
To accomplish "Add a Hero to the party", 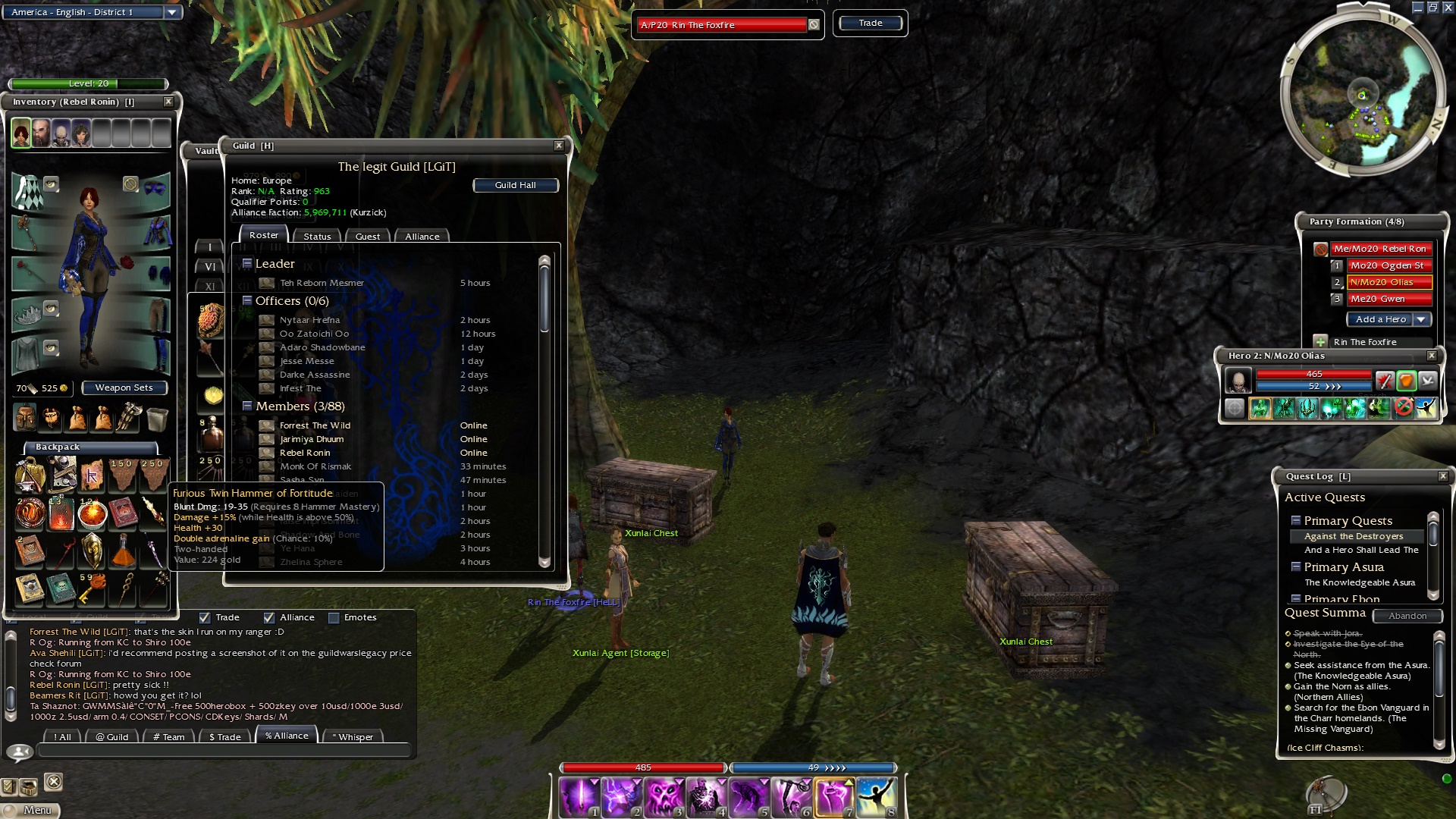I will (1380, 319).
